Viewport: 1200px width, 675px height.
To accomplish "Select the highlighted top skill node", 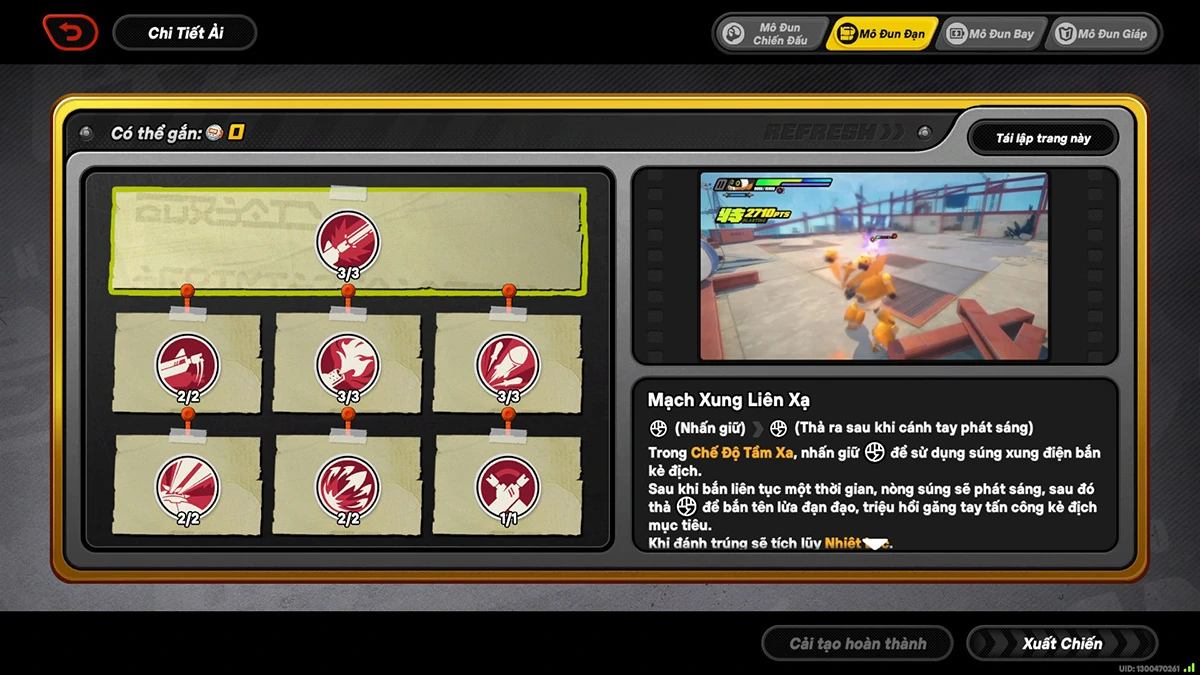I will (347, 241).
